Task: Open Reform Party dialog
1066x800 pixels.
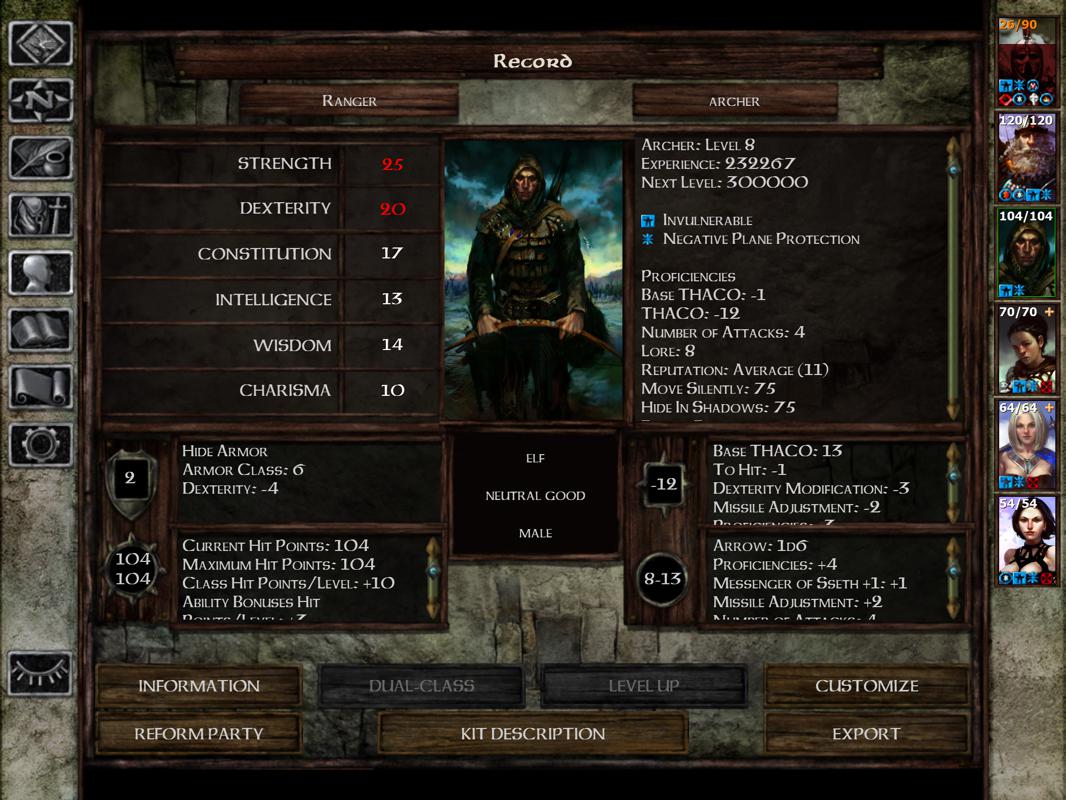Action: pyautogui.click(x=198, y=734)
